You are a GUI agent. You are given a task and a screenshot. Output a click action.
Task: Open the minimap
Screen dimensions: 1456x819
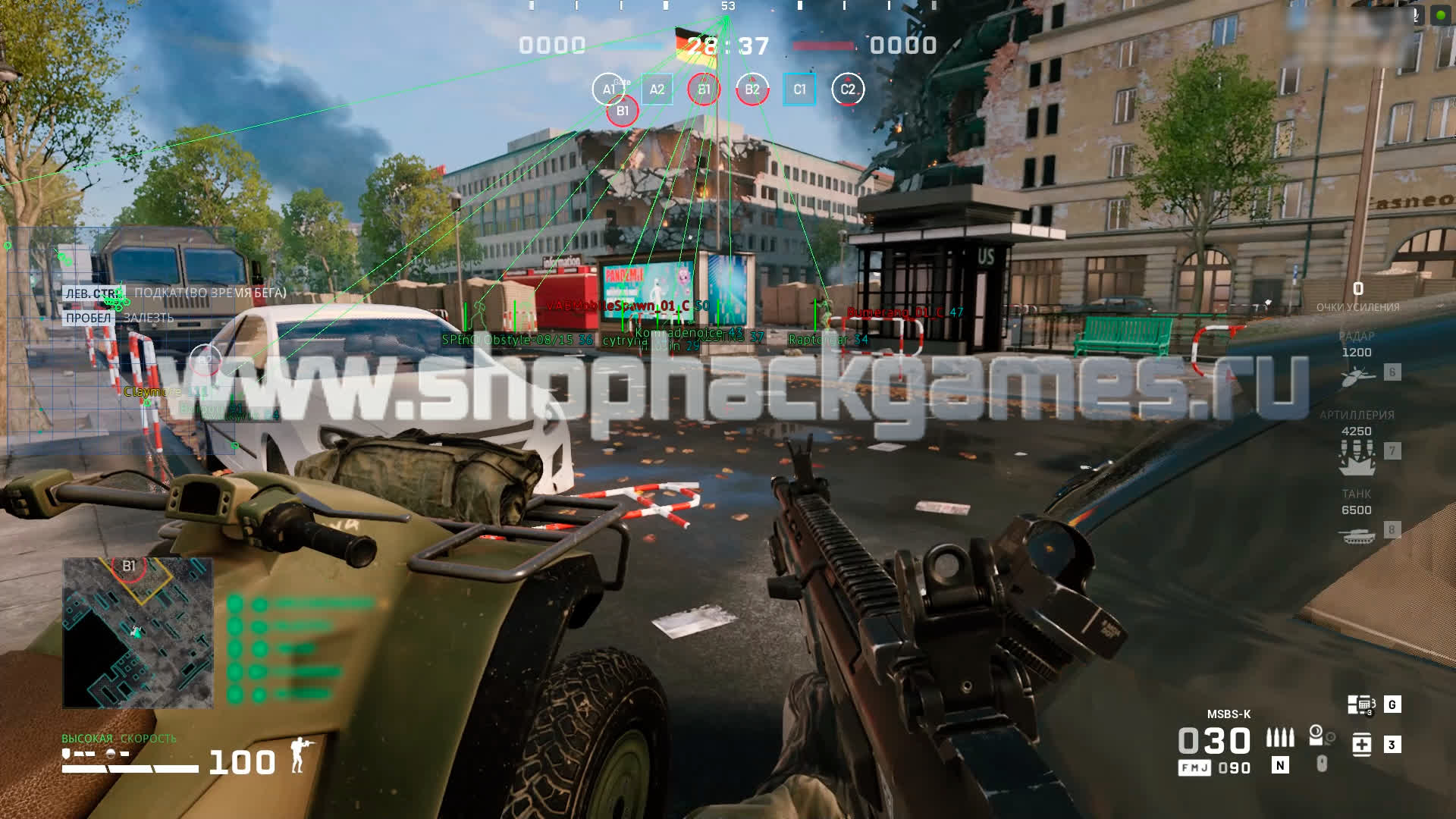click(x=137, y=632)
